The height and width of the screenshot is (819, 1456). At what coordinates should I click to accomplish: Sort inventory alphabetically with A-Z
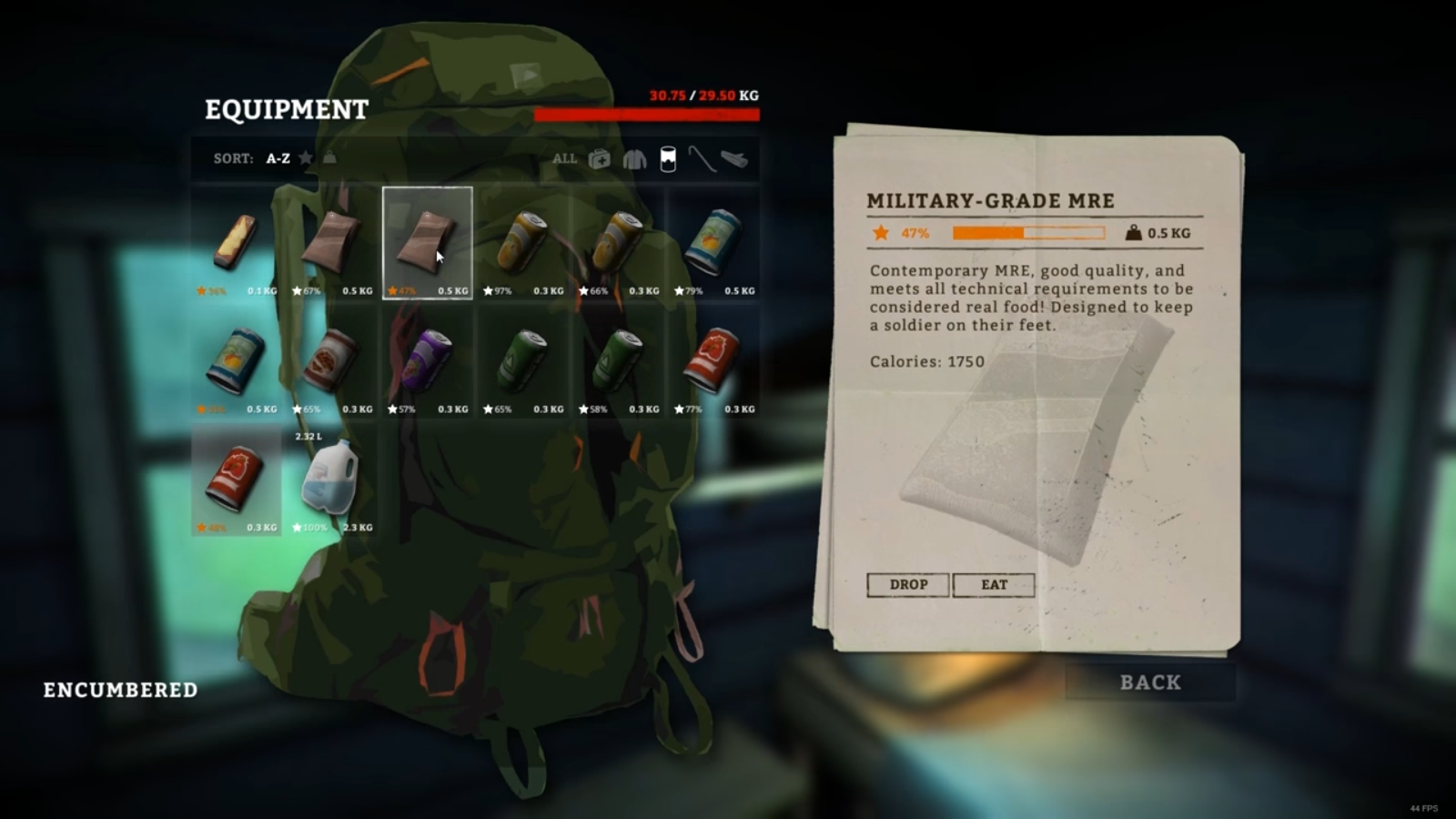click(278, 158)
